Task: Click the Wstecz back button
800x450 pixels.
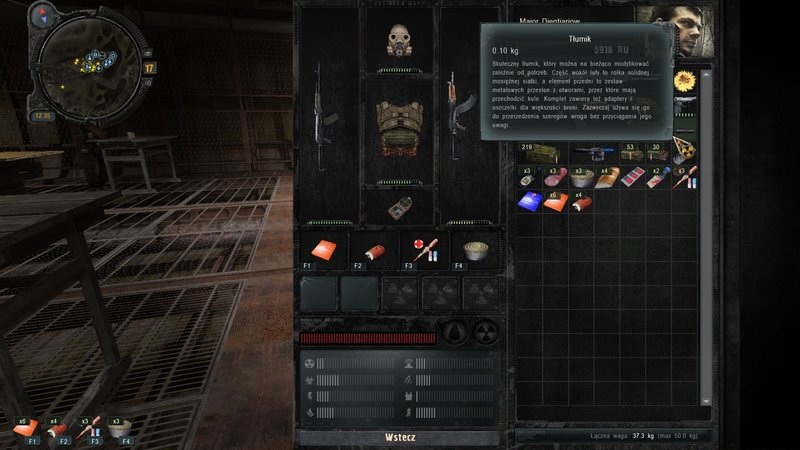Action: [x=399, y=437]
